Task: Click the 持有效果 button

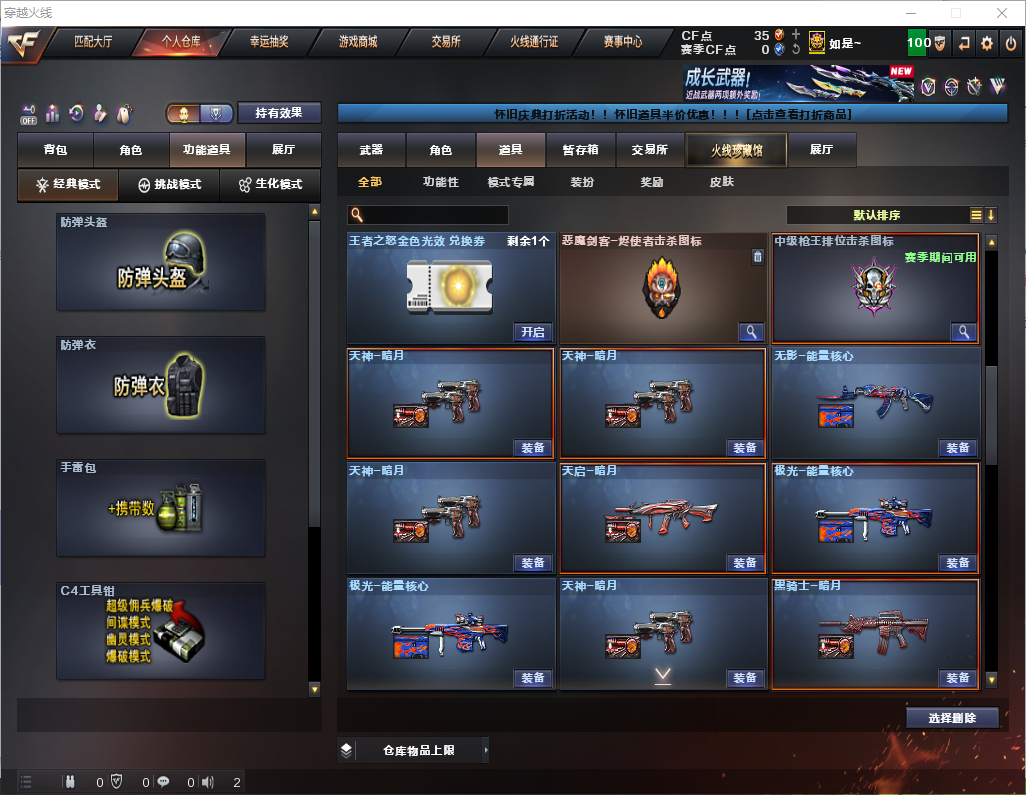Action: tap(279, 113)
